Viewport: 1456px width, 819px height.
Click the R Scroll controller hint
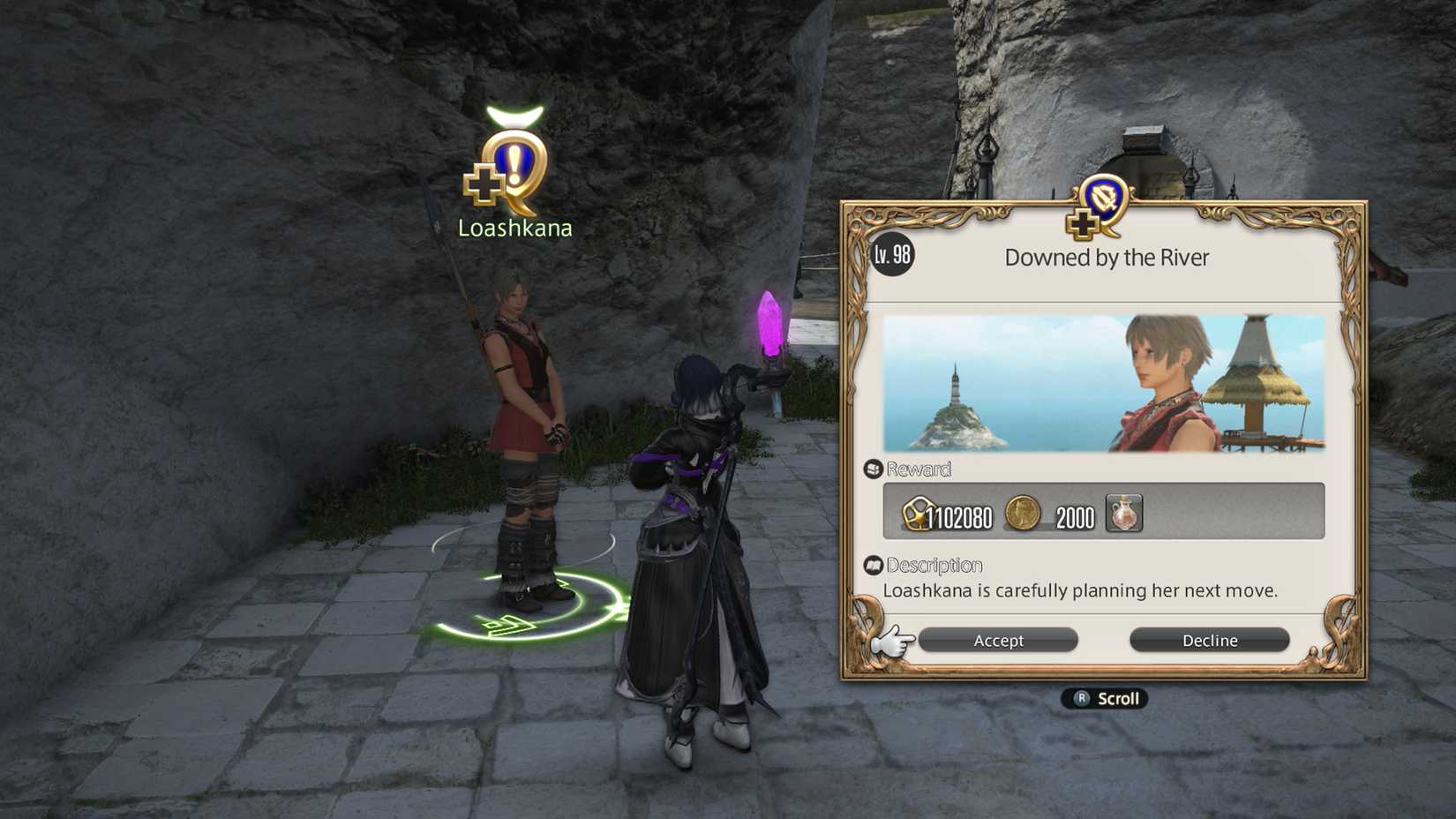click(1102, 698)
